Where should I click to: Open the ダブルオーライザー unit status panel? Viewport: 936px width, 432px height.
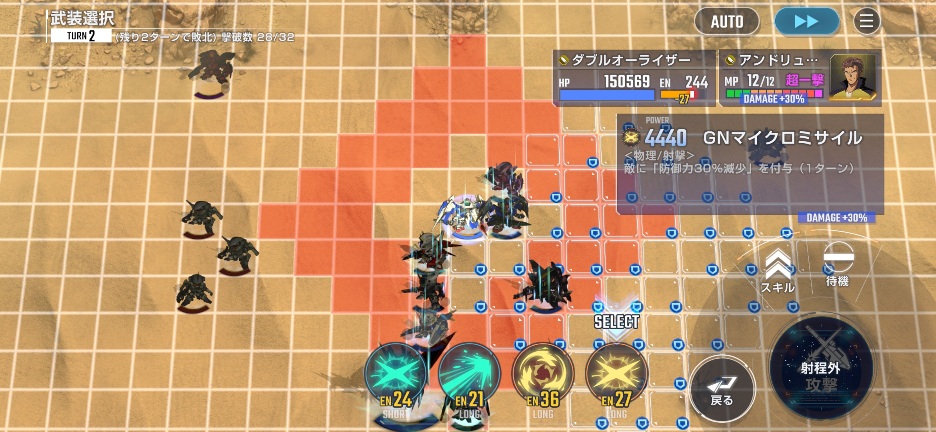pos(634,78)
